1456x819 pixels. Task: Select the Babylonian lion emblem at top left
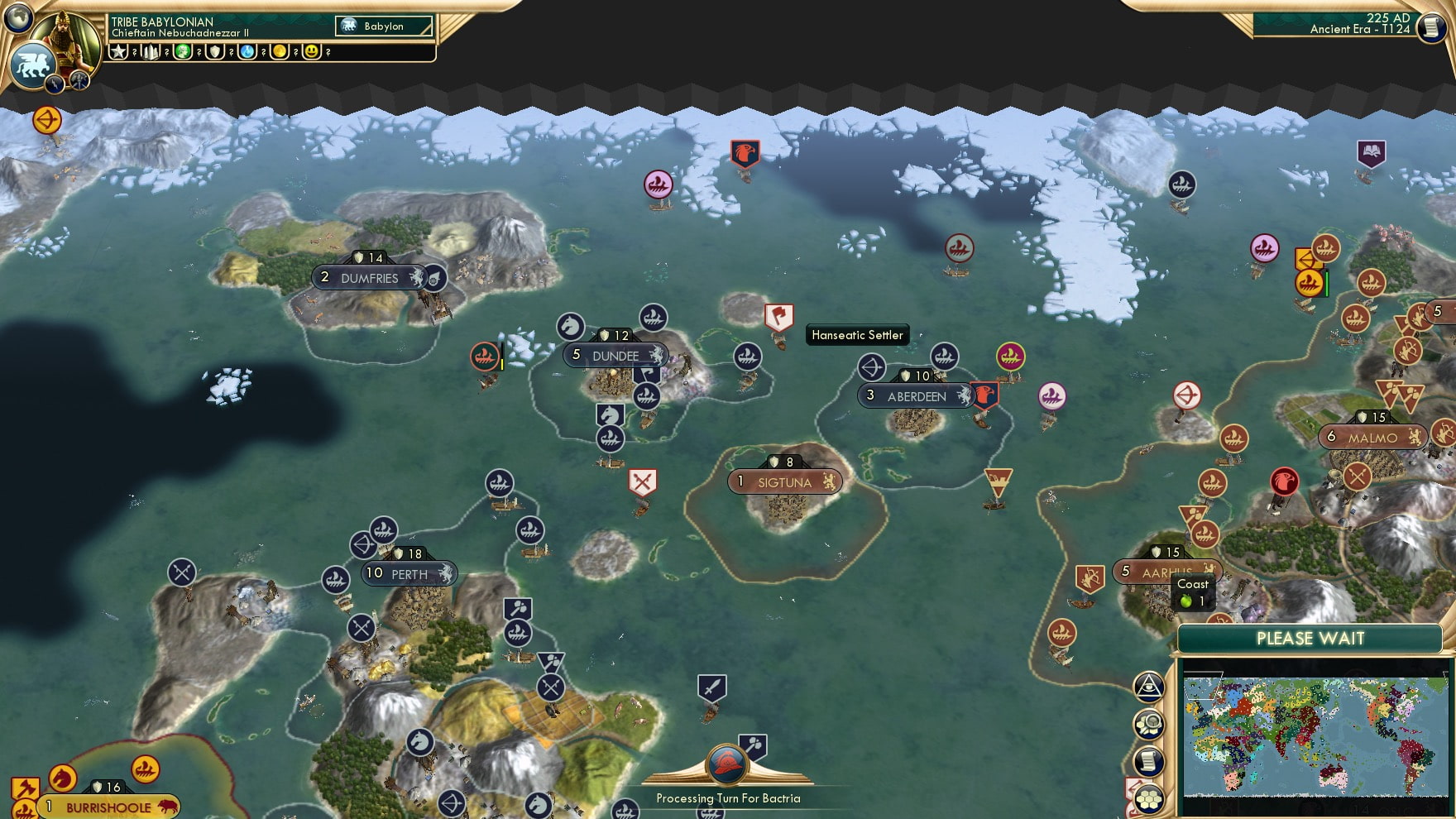(x=34, y=64)
